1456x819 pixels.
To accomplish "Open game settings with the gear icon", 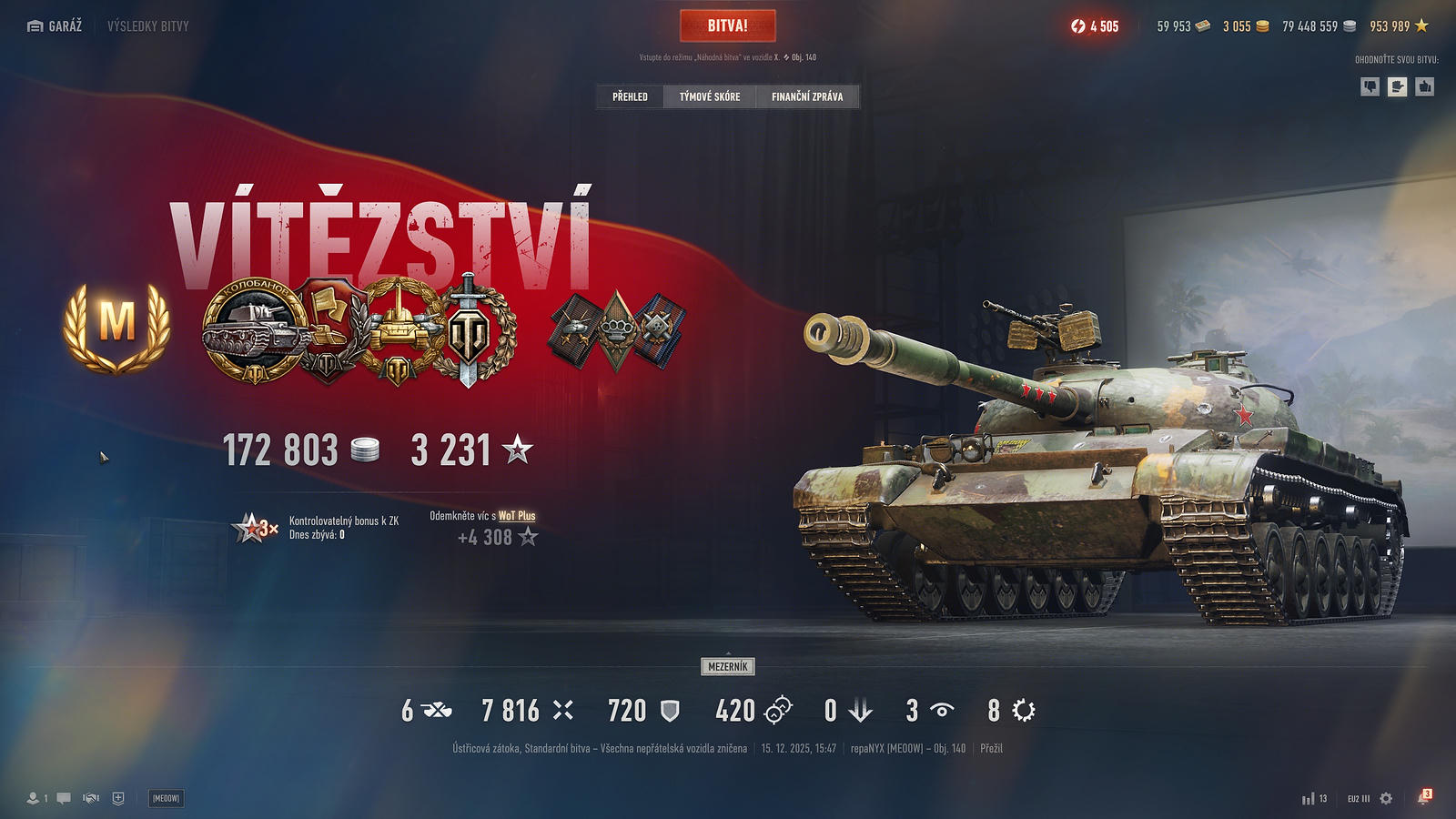I will tap(1386, 798).
